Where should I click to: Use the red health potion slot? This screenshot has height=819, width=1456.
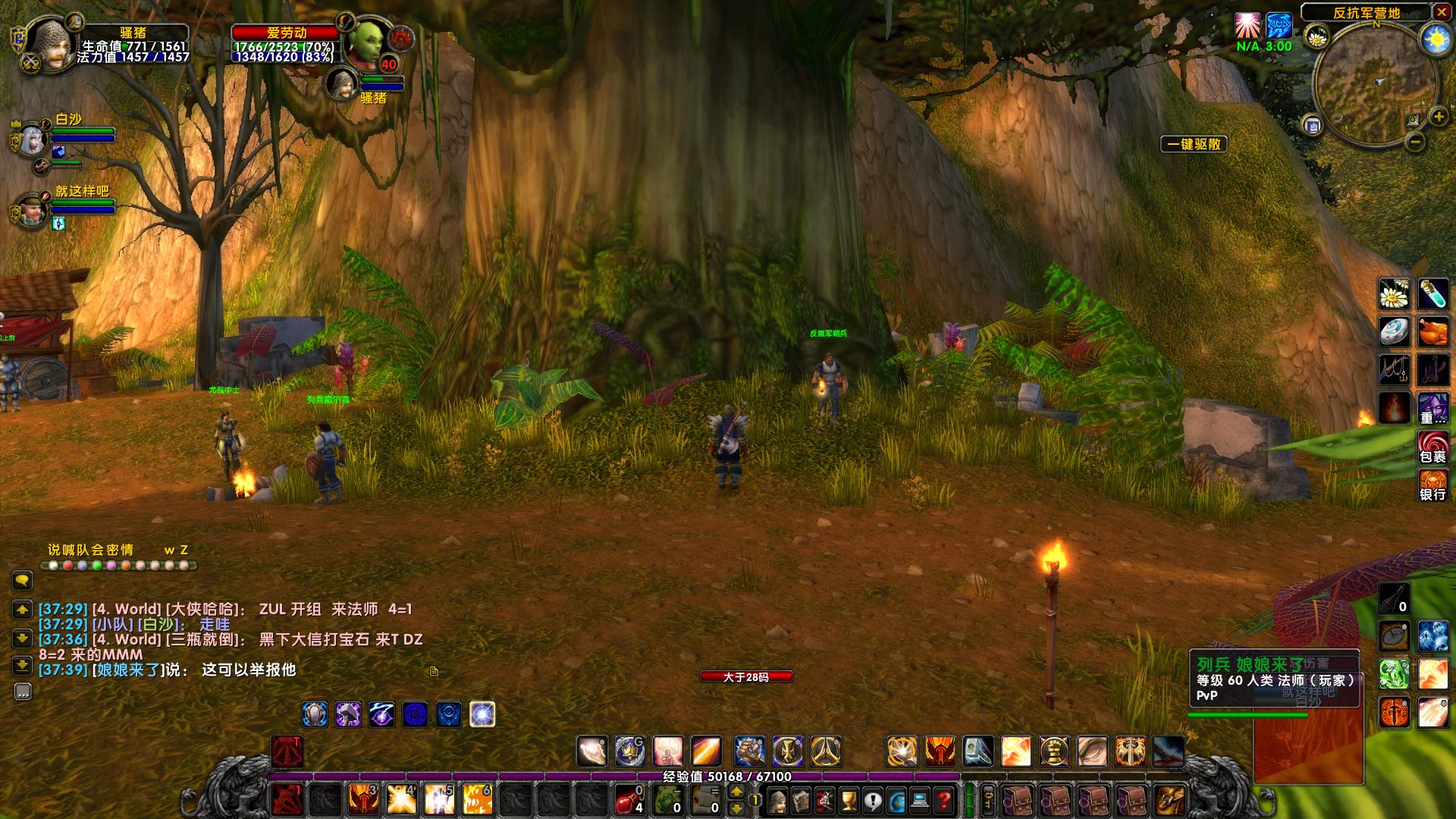629,799
